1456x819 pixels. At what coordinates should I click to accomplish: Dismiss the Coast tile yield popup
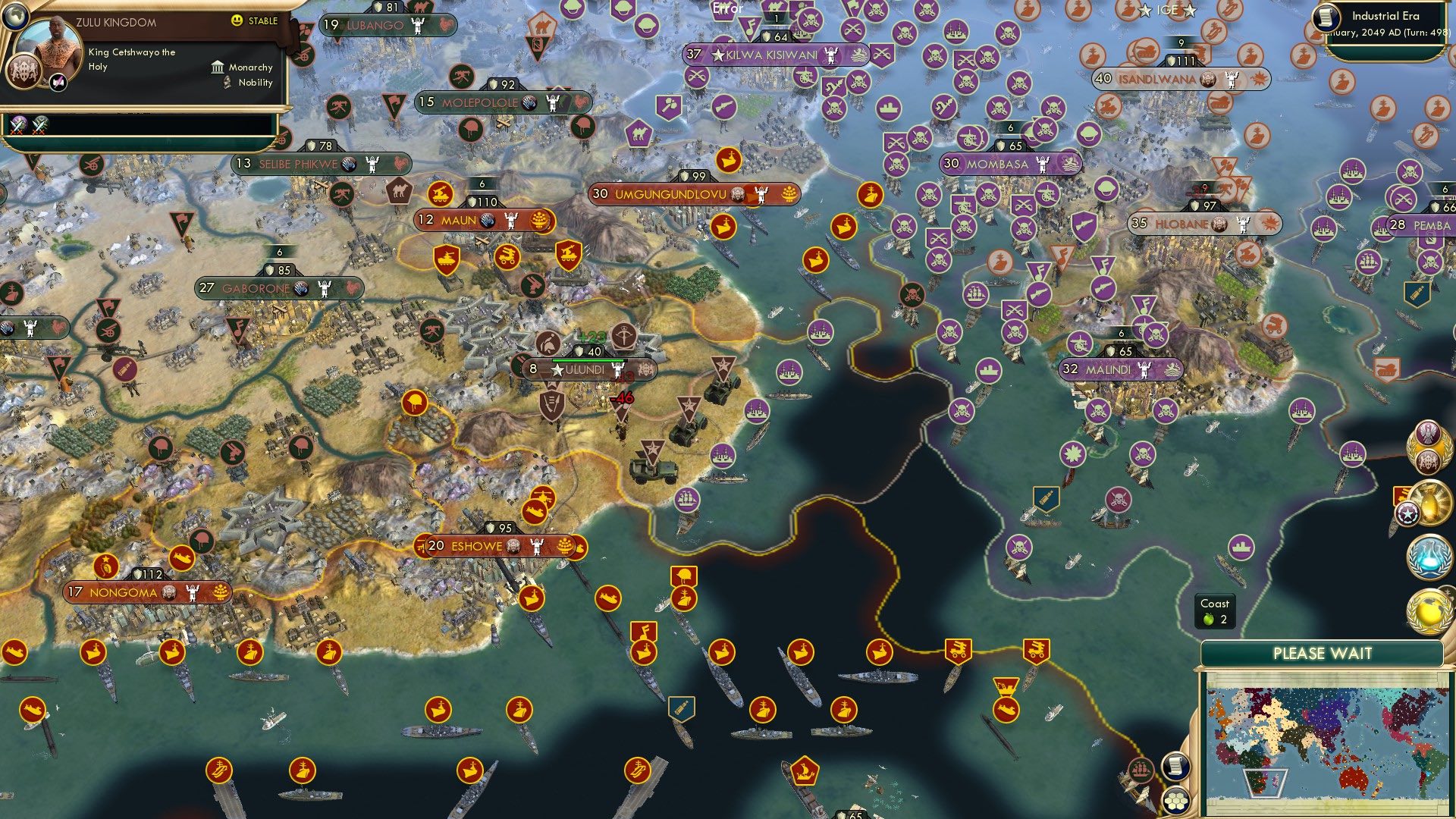click(1216, 611)
